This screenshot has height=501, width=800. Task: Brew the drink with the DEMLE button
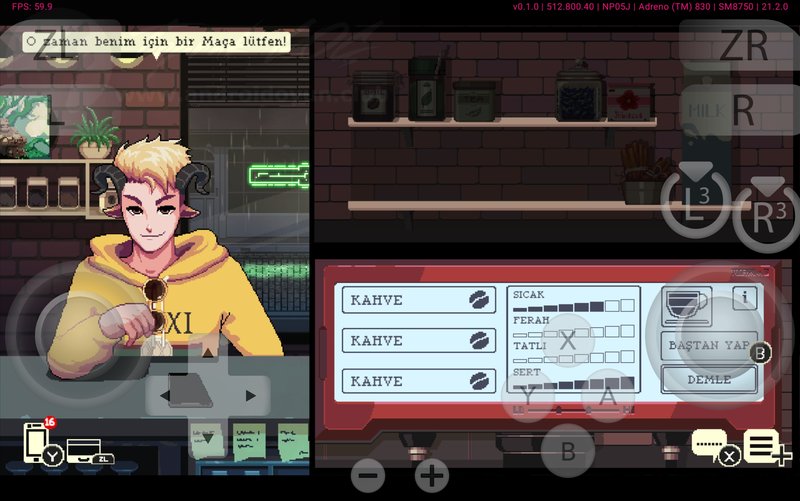coord(709,380)
